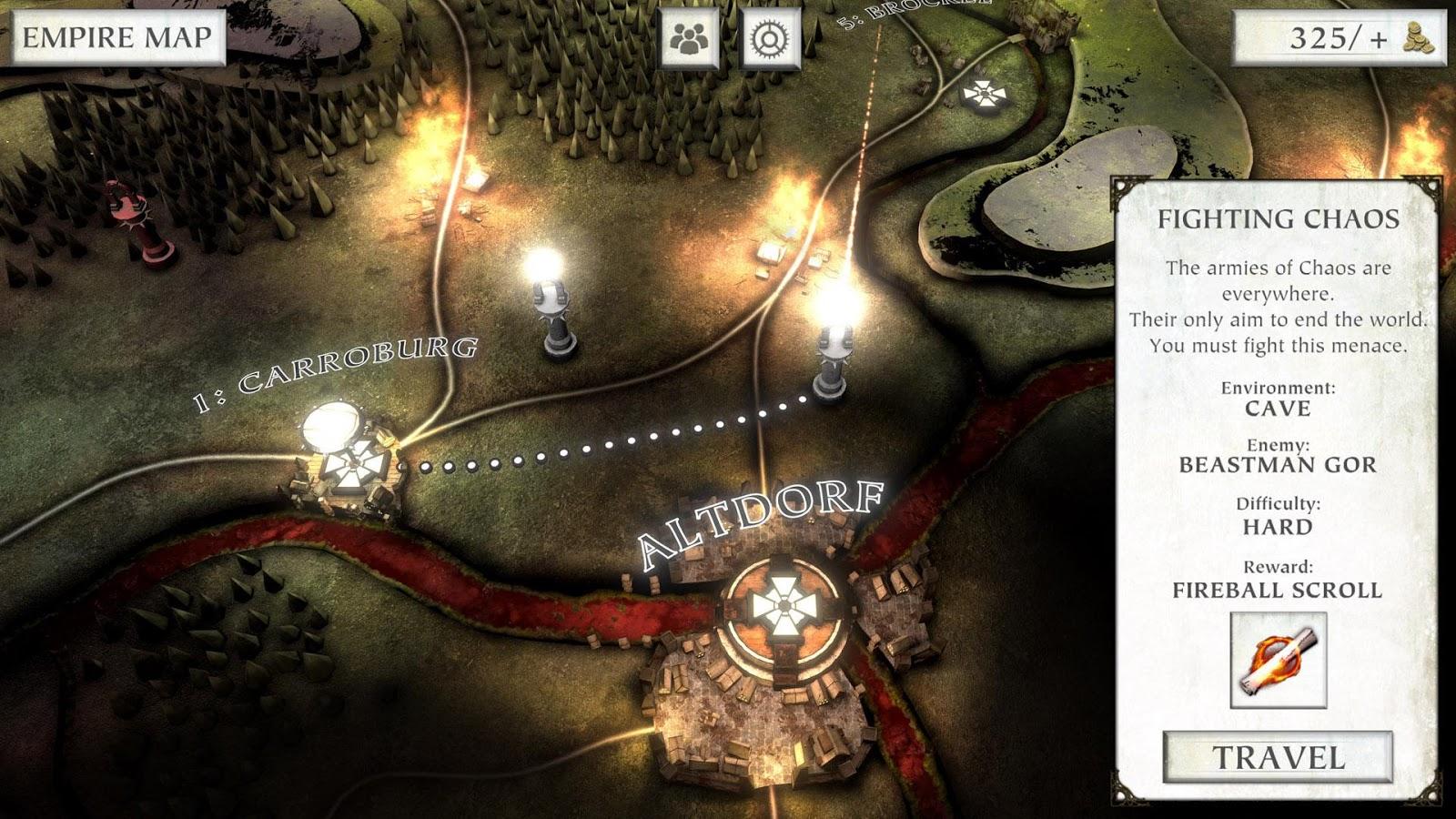Open the gear settings icon
Image resolution: width=1456 pixels, height=819 pixels.
(771, 38)
